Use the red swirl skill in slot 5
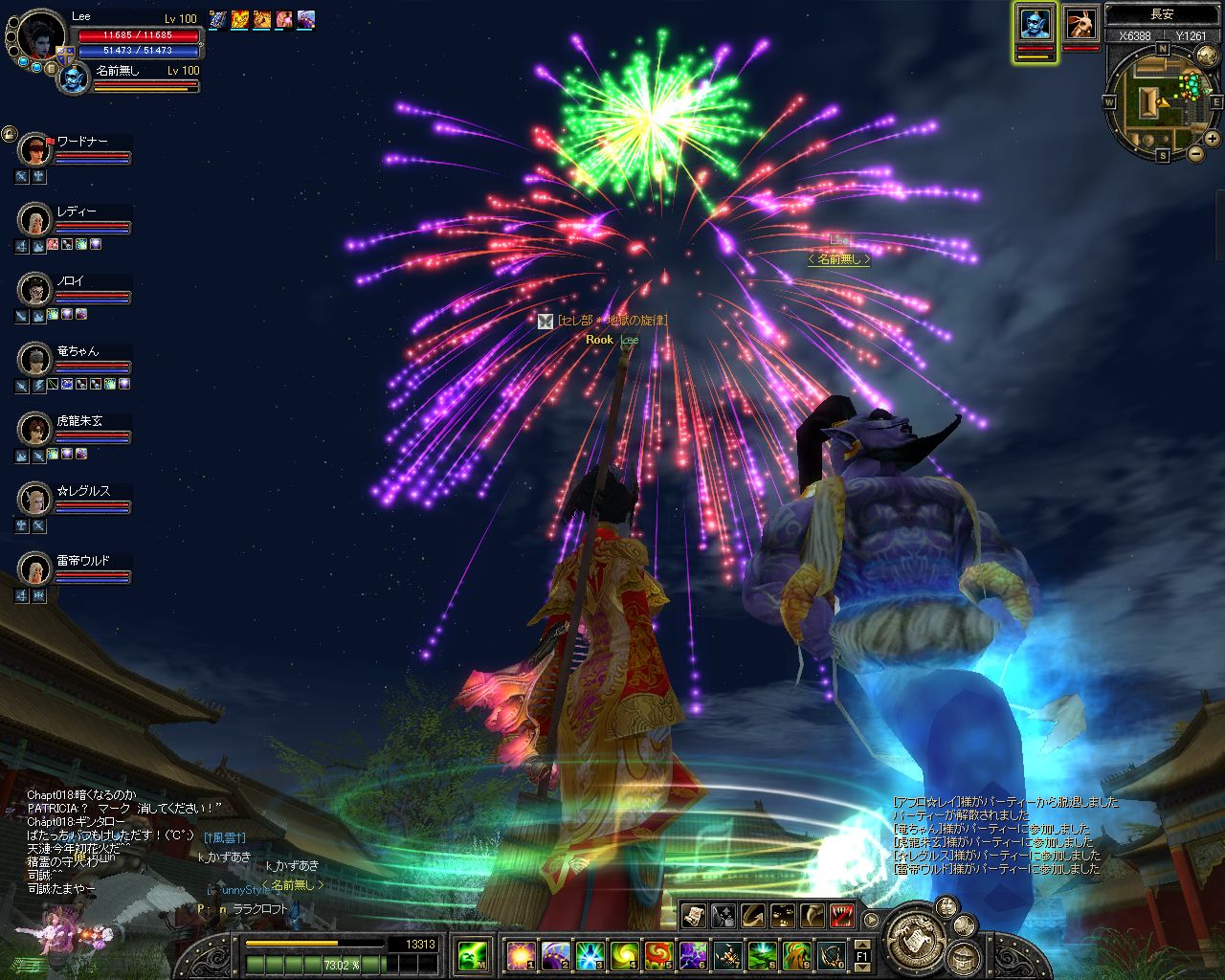1225x980 pixels. click(x=658, y=954)
